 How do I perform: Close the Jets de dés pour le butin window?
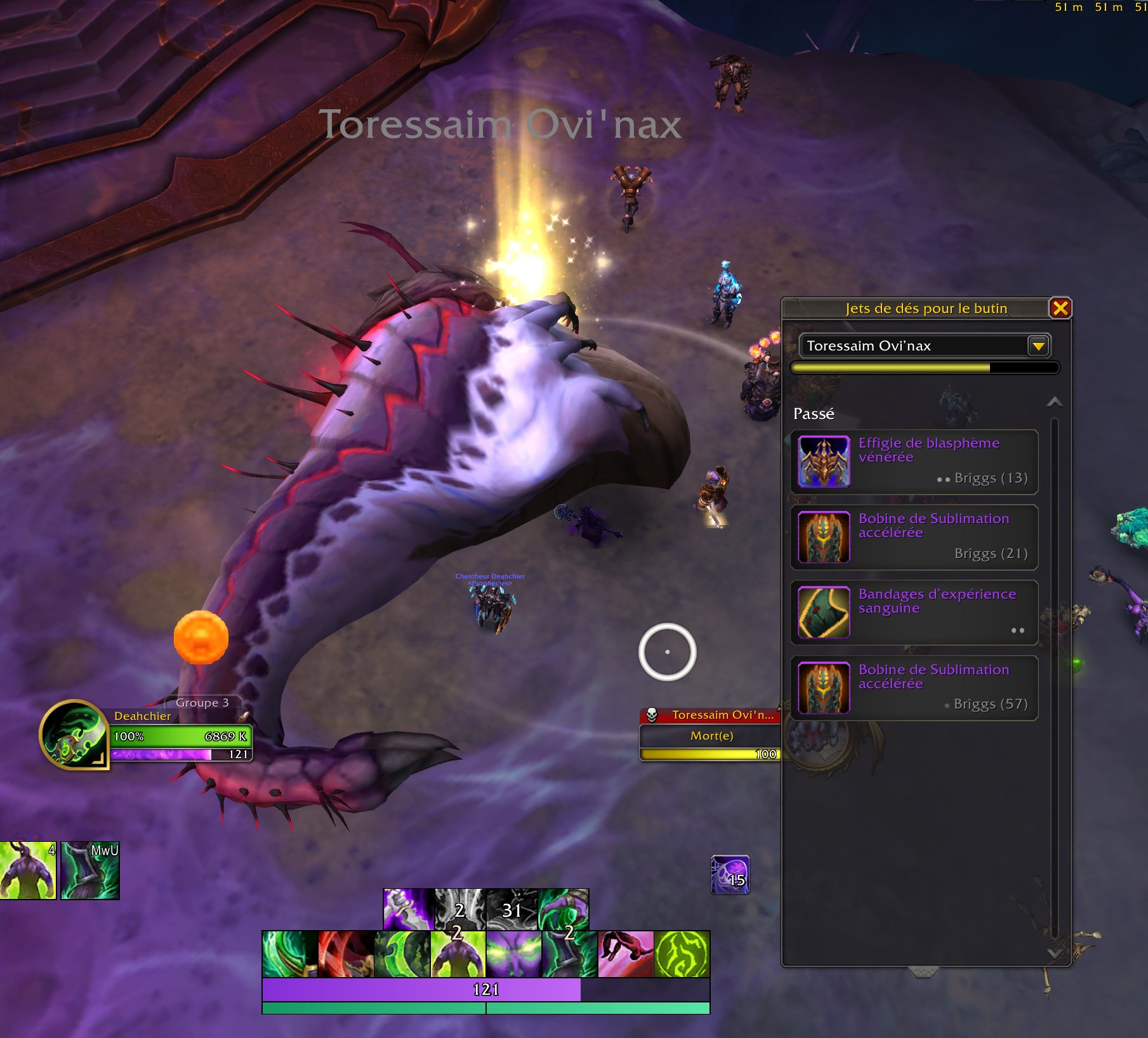point(1060,309)
